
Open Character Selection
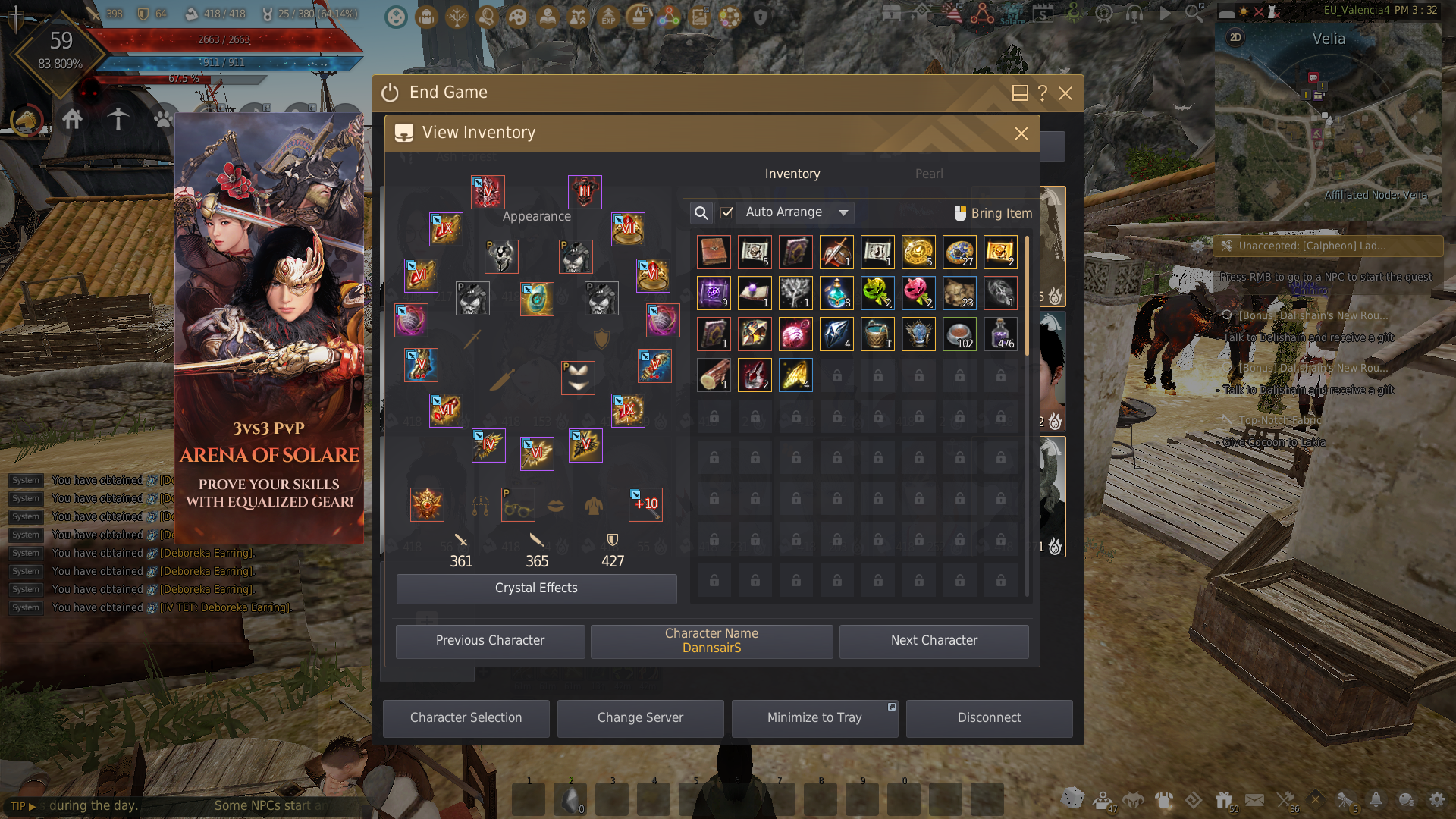466,718
